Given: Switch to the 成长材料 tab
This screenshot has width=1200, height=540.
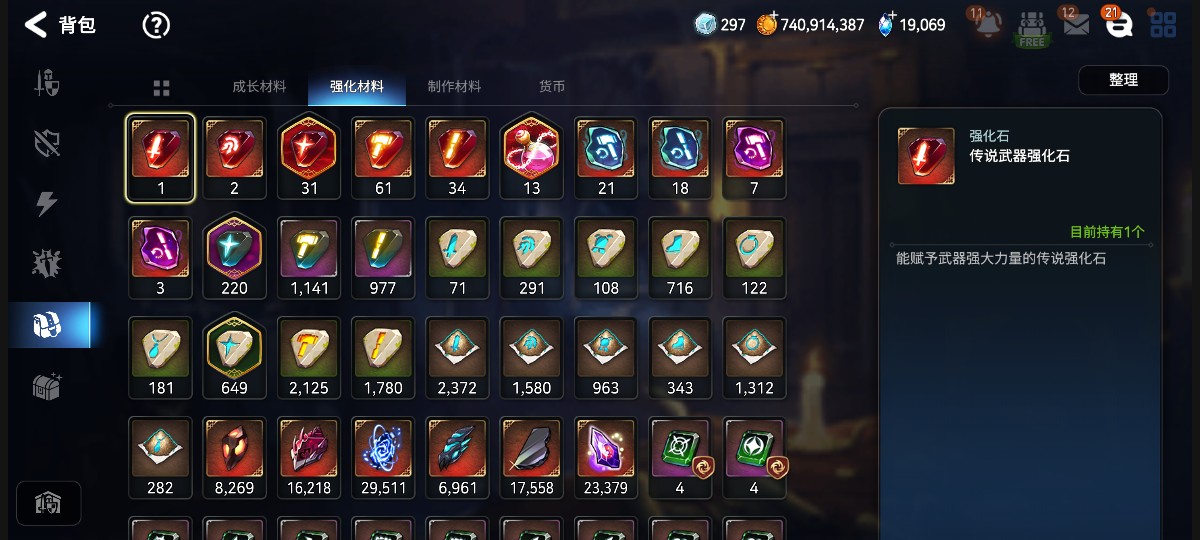Looking at the screenshot, I should point(259,87).
